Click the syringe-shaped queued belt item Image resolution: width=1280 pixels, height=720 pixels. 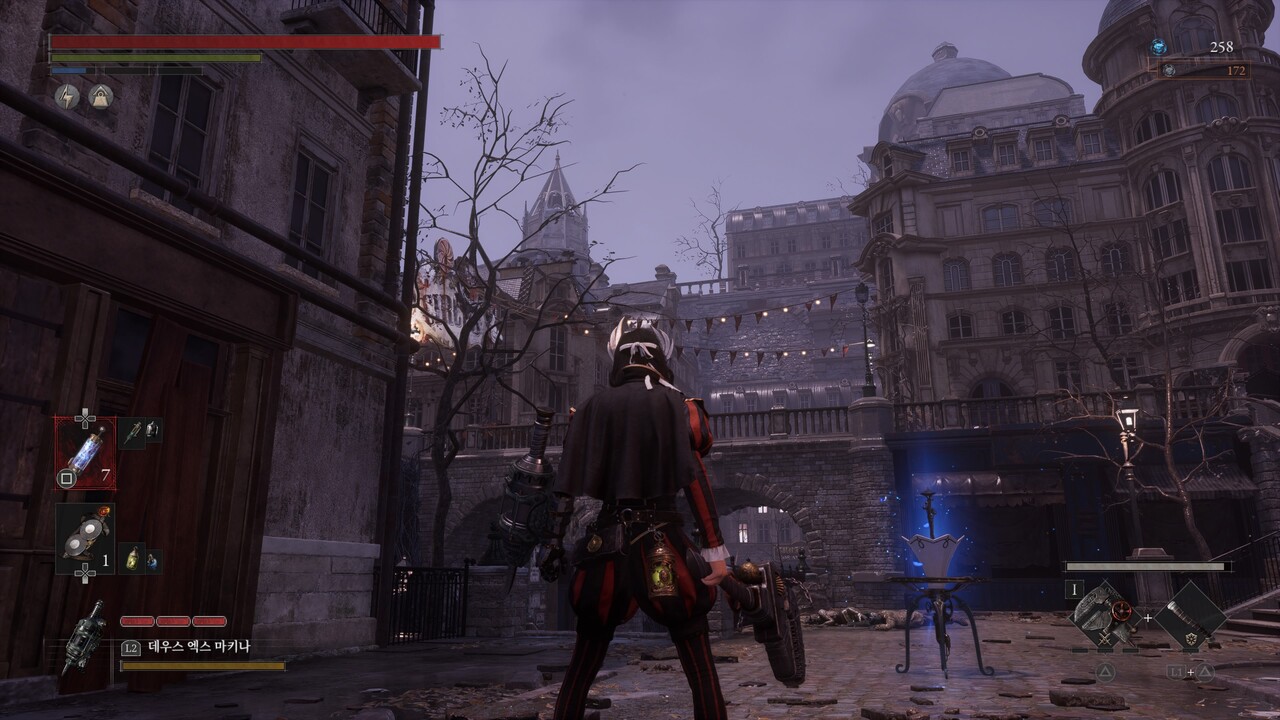[x=134, y=432]
